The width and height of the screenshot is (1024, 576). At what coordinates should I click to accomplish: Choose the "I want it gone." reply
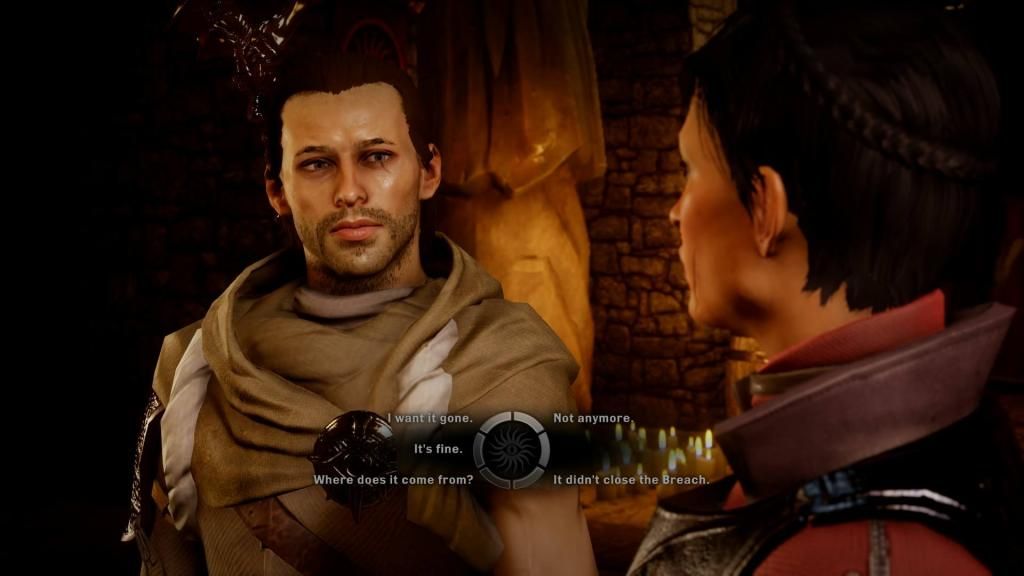coord(430,418)
